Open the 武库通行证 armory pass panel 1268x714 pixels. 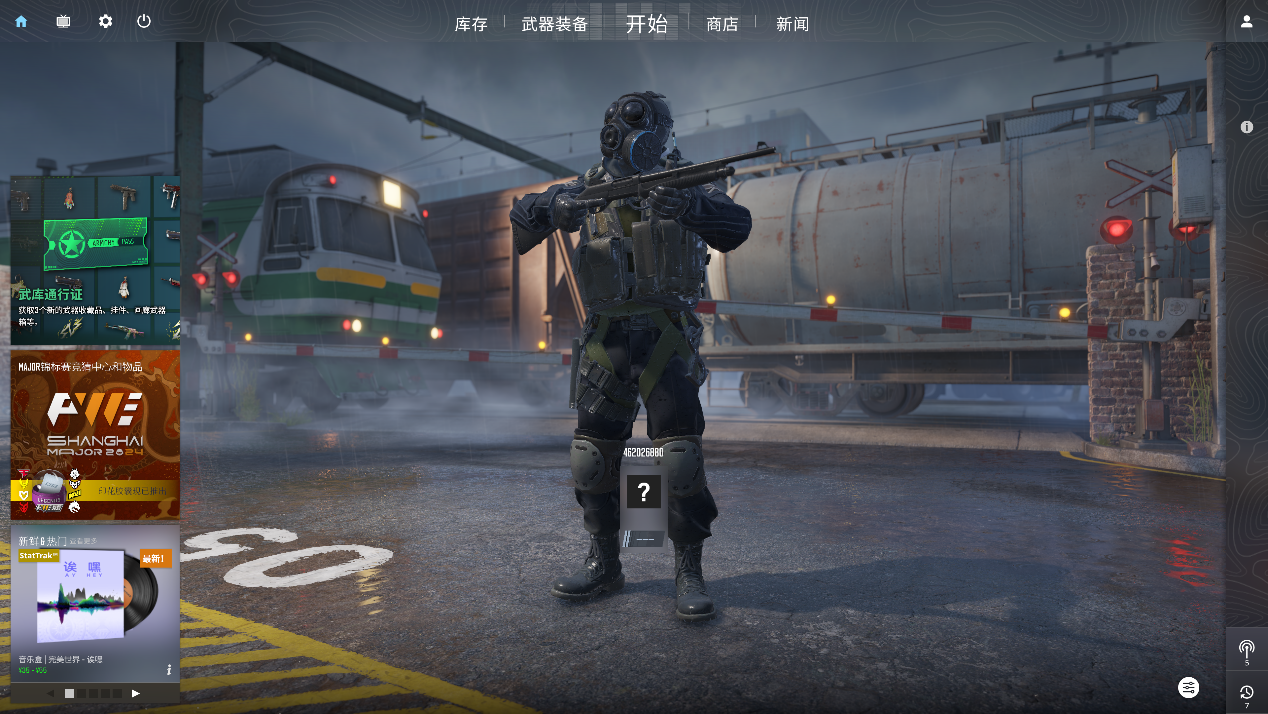(x=95, y=259)
